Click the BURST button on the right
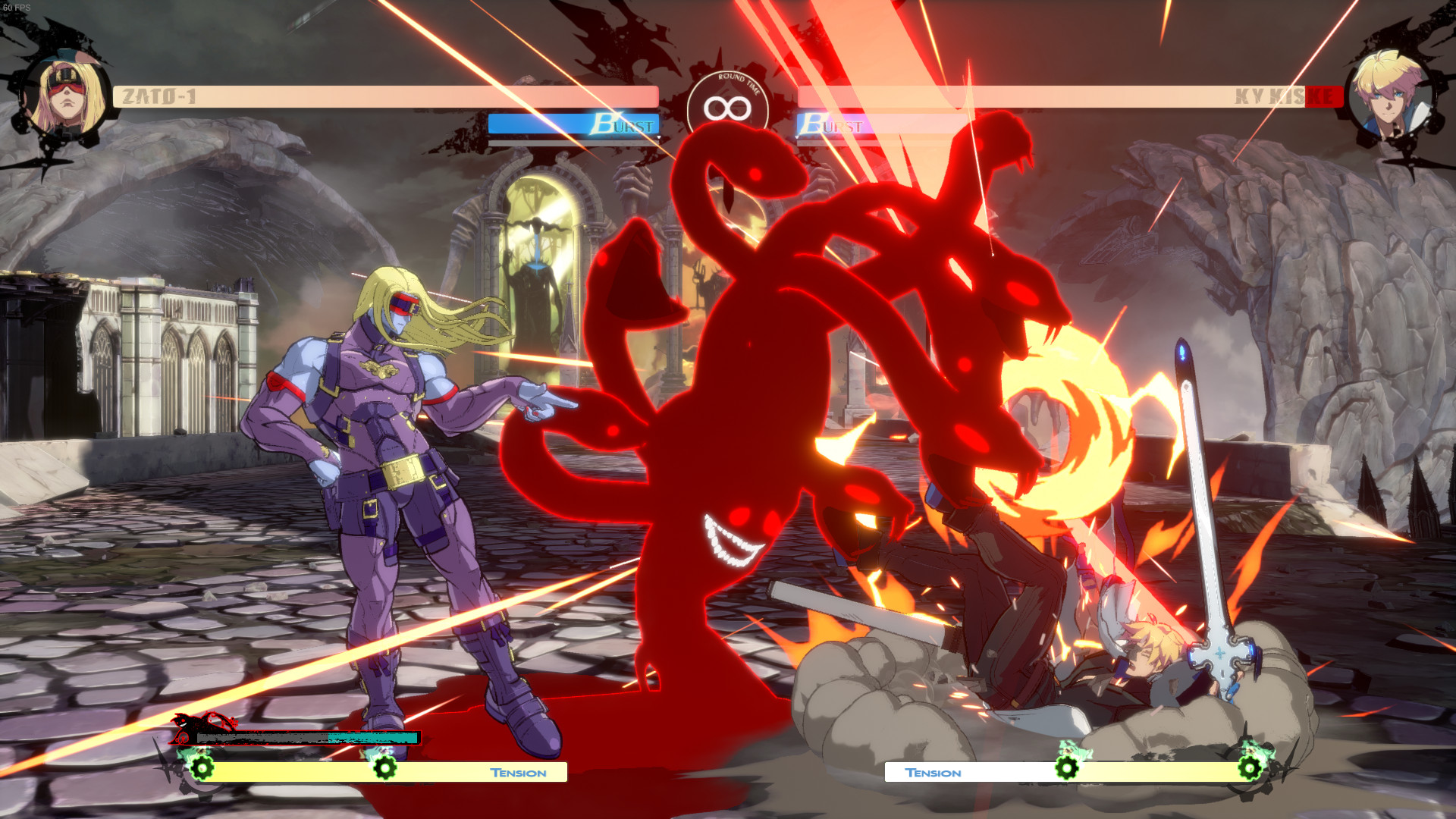 (x=833, y=125)
